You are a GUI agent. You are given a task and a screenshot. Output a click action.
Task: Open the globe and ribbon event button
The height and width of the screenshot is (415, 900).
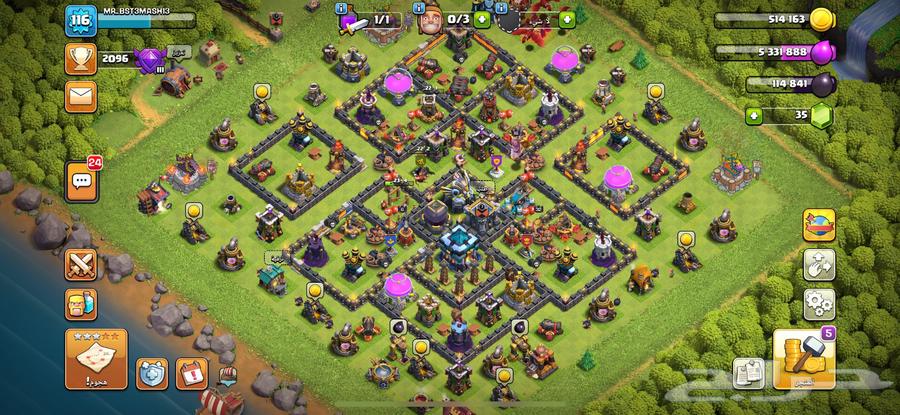tap(819, 226)
